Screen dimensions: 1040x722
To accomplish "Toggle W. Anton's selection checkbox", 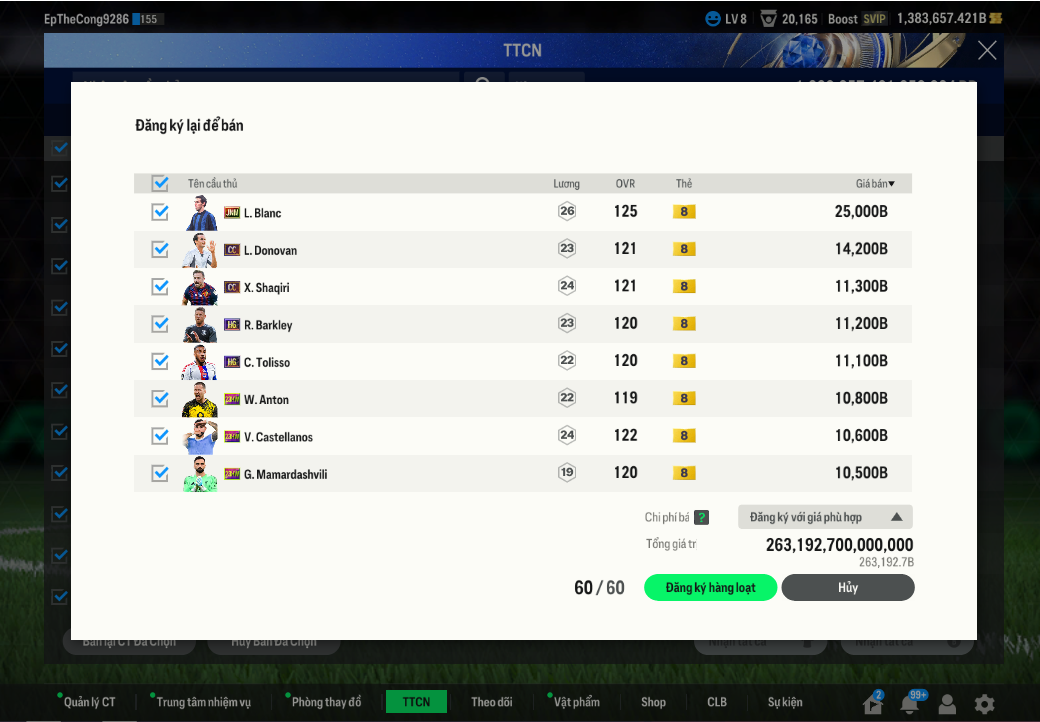I will pyautogui.click(x=160, y=399).
